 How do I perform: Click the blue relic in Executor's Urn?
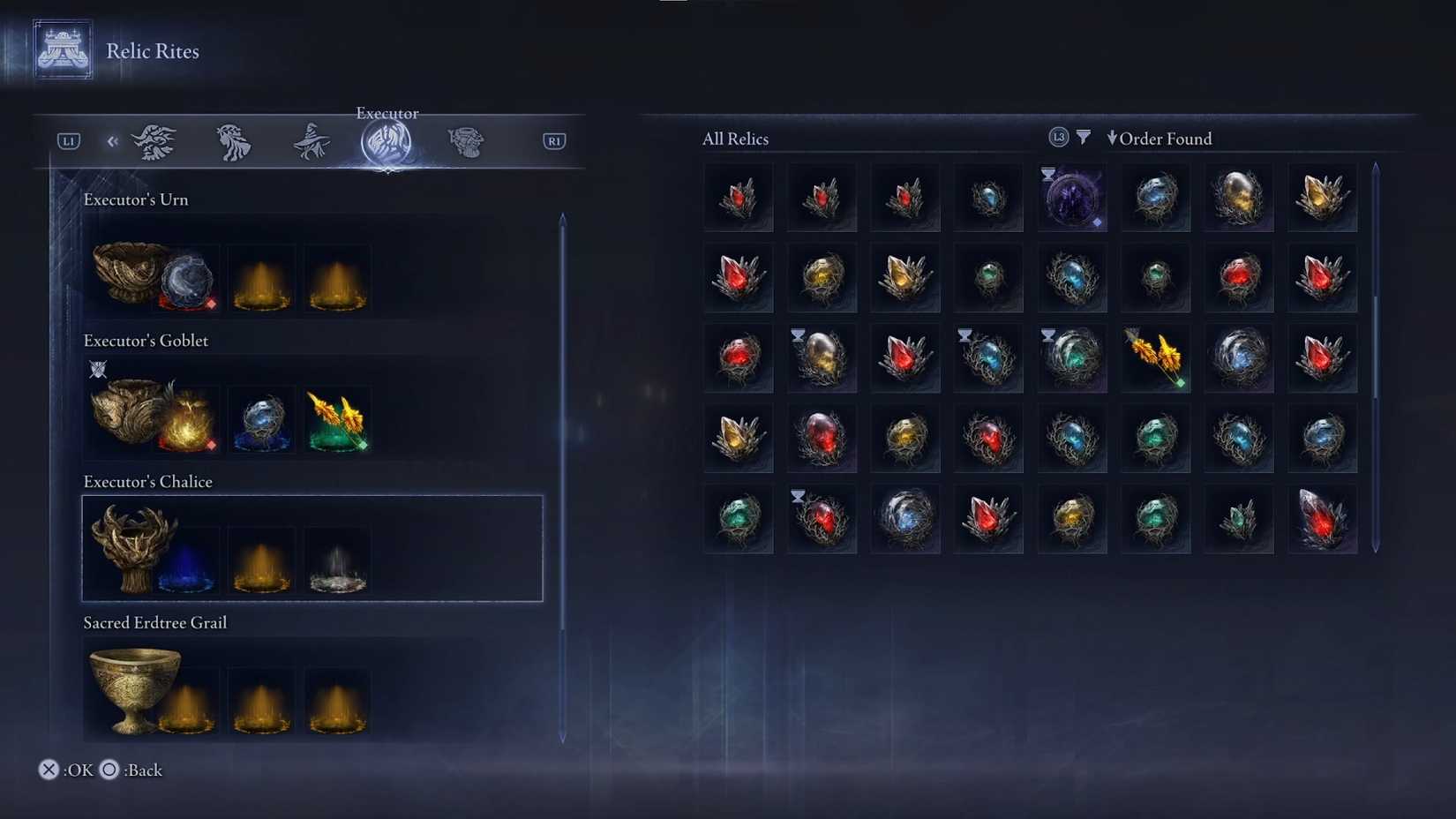pos(187,281)
